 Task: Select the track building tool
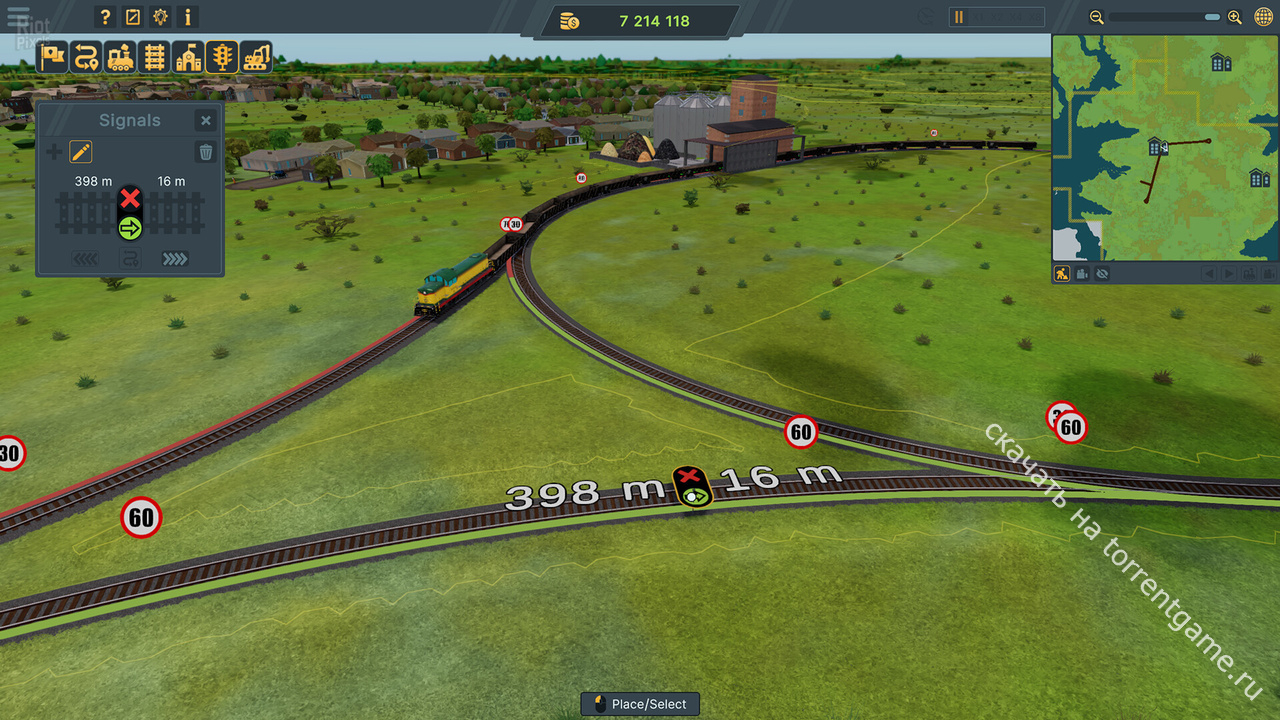click(154, 57)
